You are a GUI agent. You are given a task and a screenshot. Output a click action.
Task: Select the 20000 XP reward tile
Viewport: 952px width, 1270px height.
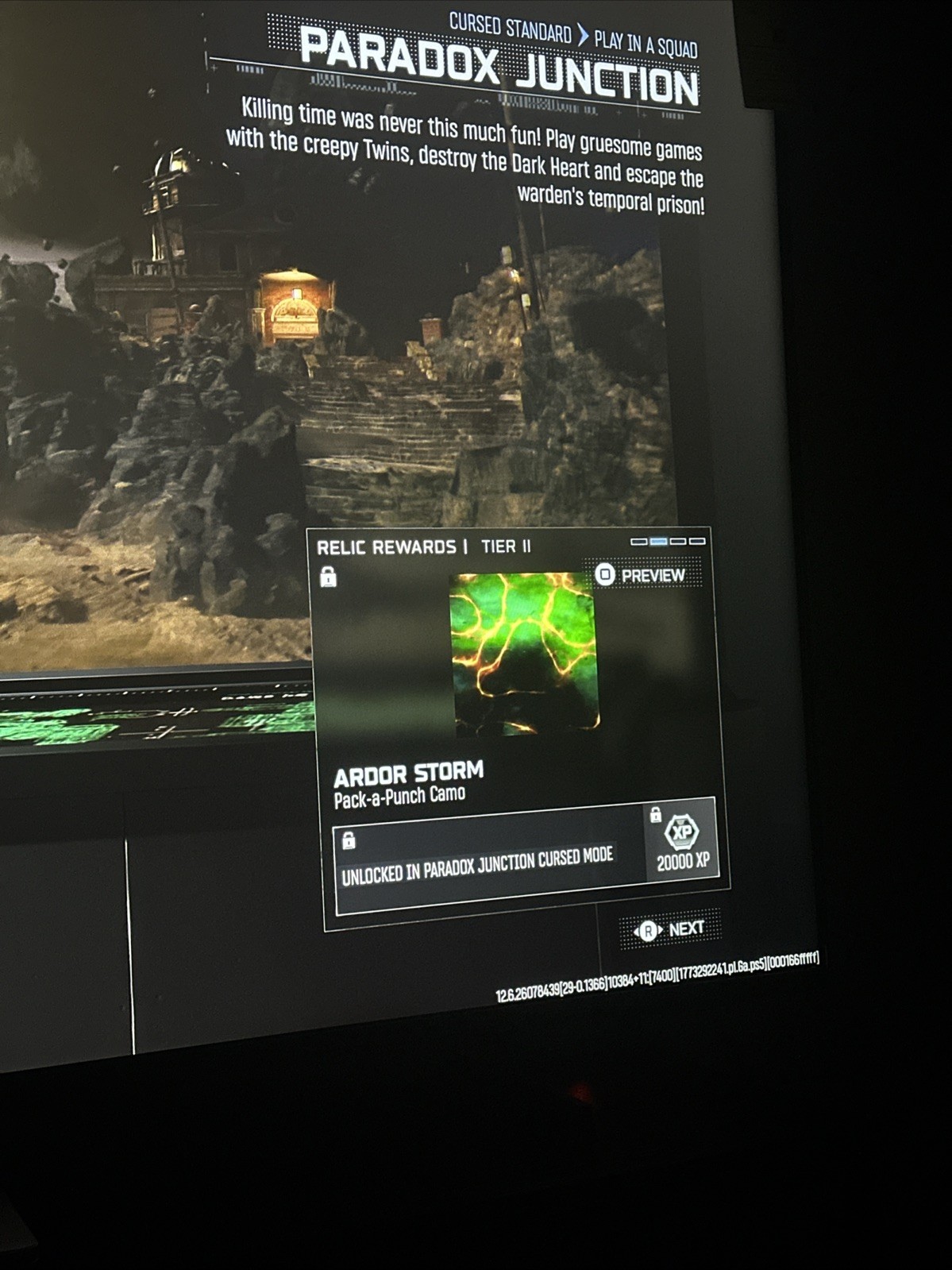point(682,842)
